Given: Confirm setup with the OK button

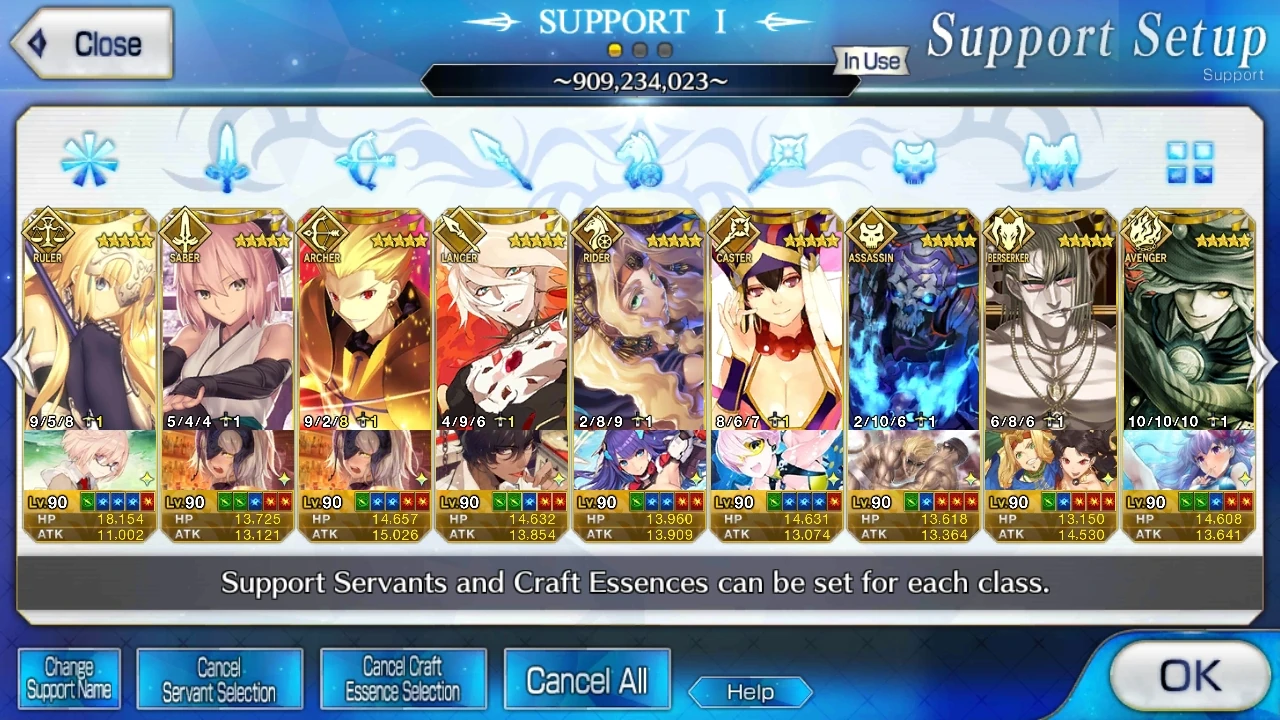Looking at the screenshot, I should tap(1190, 675).
